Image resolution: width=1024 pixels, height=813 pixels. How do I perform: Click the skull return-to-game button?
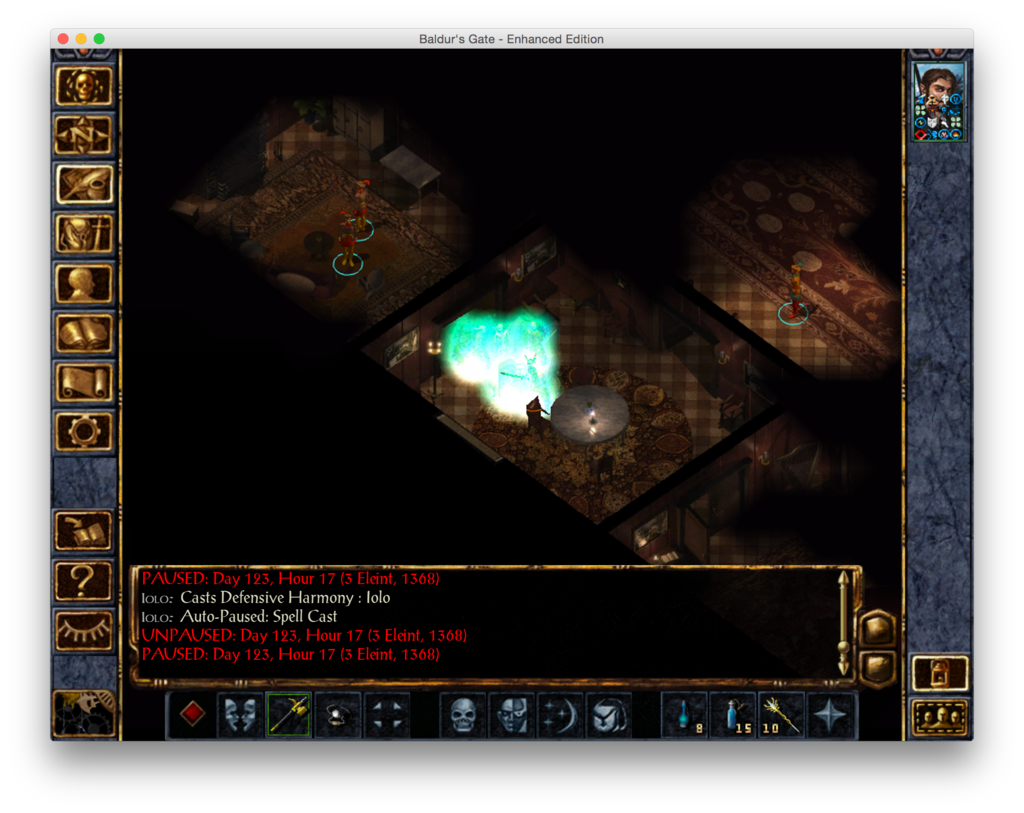pyautogui.click(x=84, y=87)
